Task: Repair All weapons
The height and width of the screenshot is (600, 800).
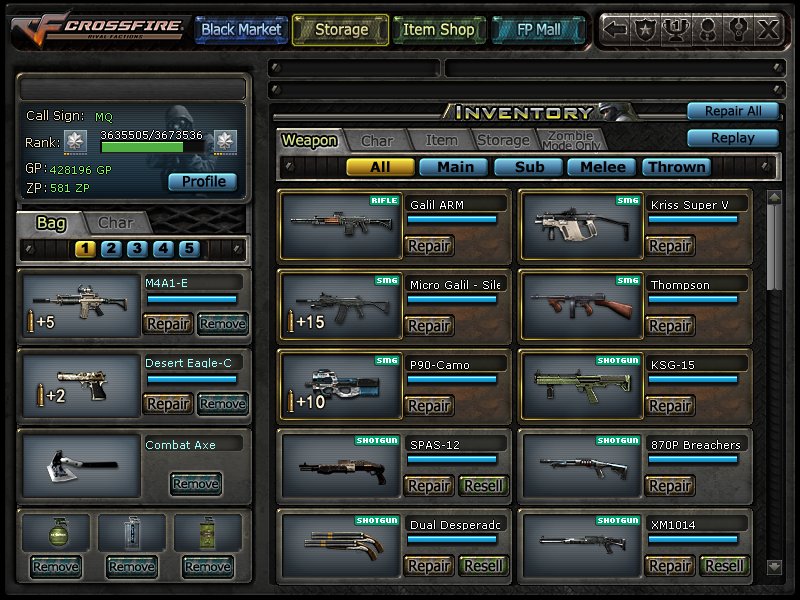Action: pos(732,111)
